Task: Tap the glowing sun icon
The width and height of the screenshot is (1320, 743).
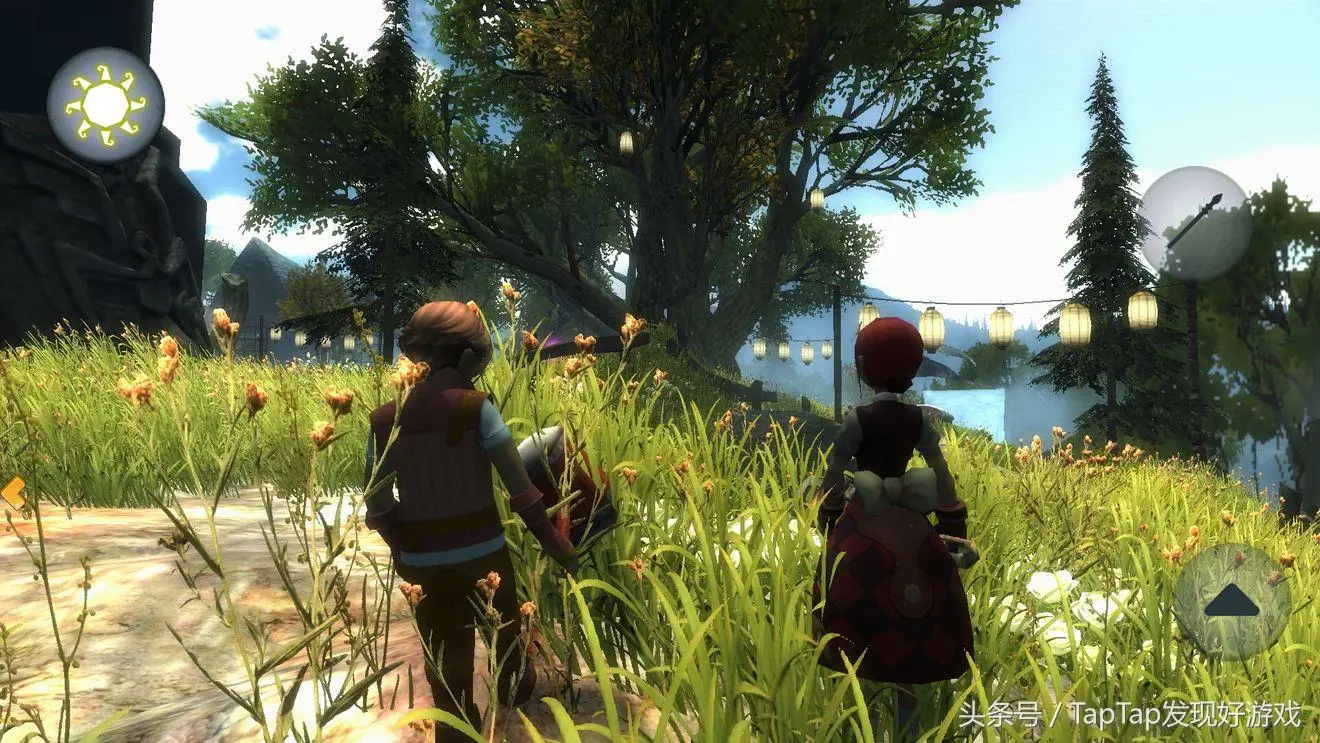Action: [x=105, y=104]
